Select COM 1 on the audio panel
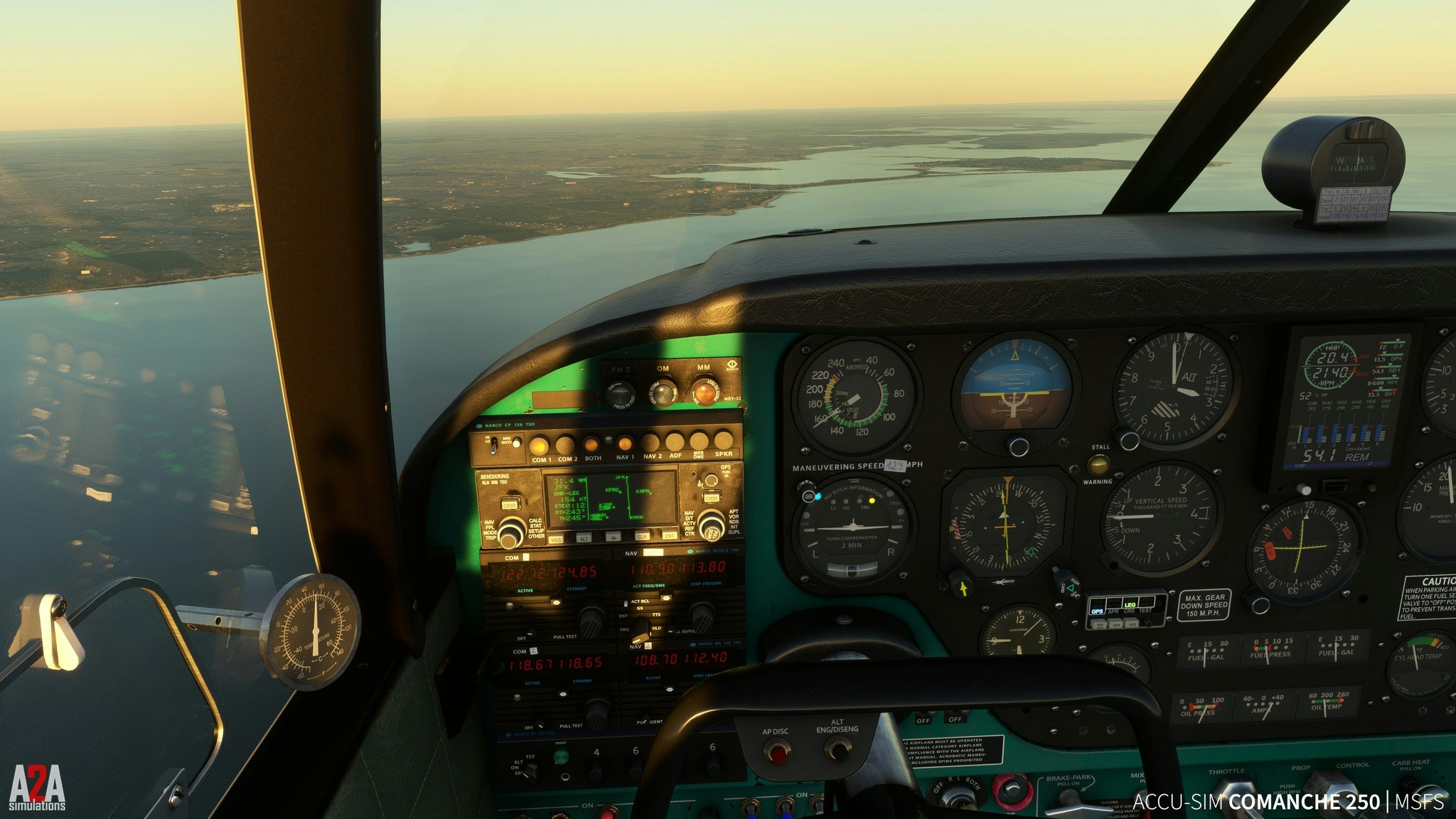Viewport: 1456px width, 819px height. tap(539, 446)
